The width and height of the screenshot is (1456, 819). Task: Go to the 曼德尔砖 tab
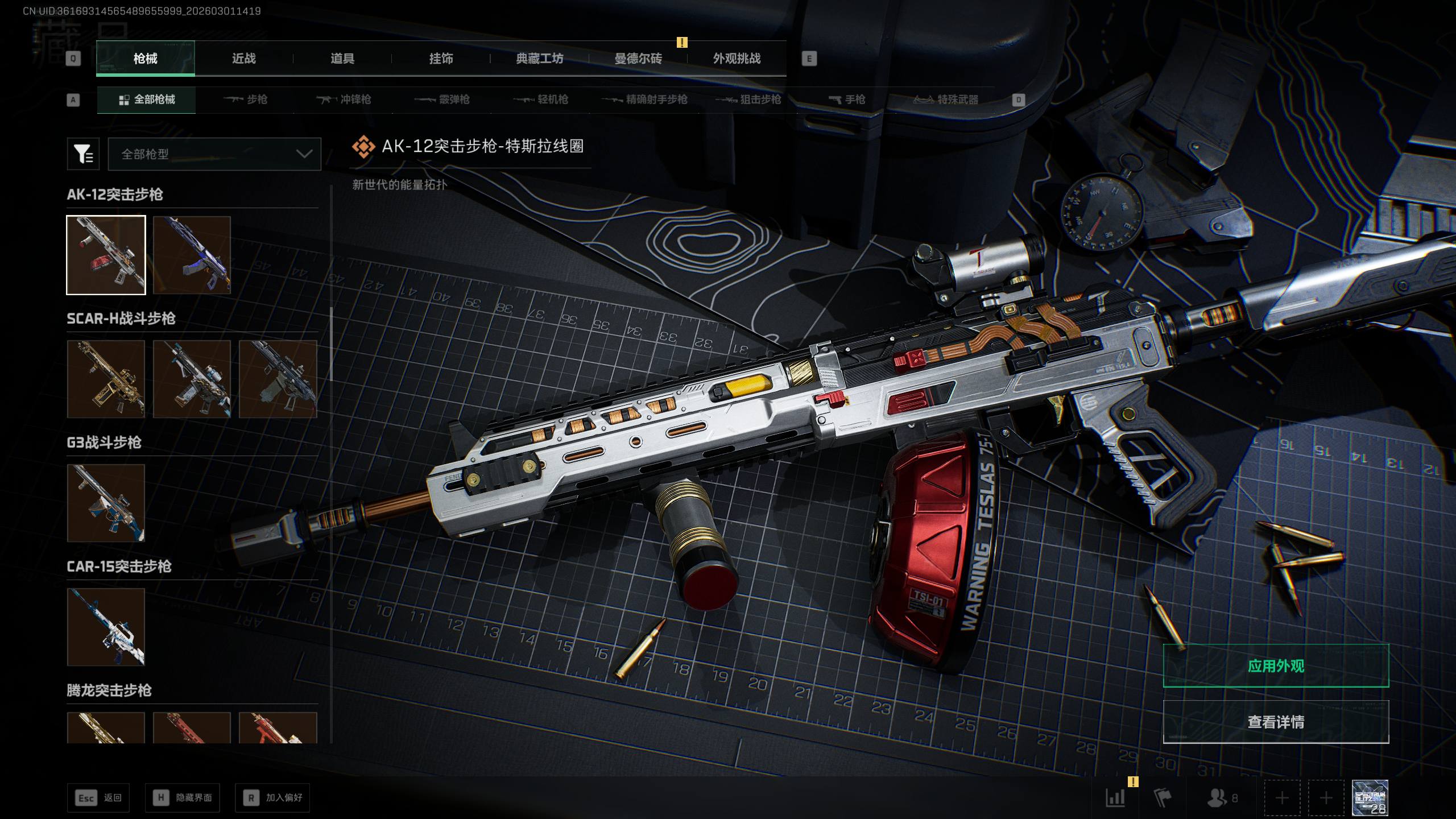coord(638,59)
